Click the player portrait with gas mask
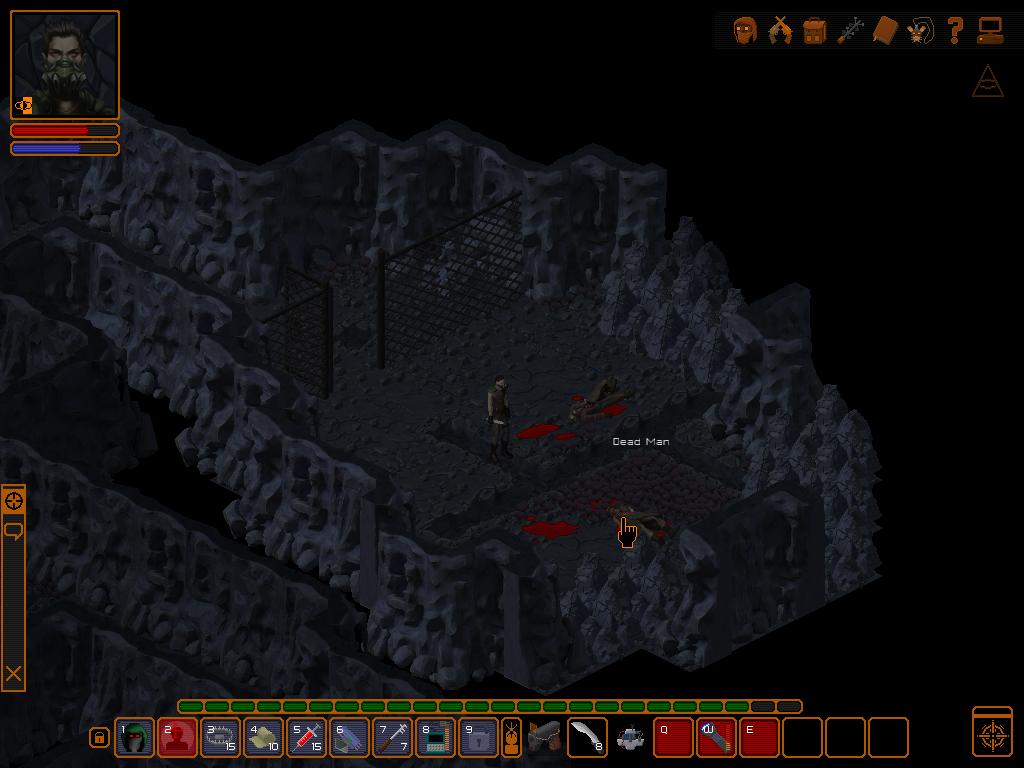The height and width of the screenshot is (768, 1024). [x=65, y=65]
